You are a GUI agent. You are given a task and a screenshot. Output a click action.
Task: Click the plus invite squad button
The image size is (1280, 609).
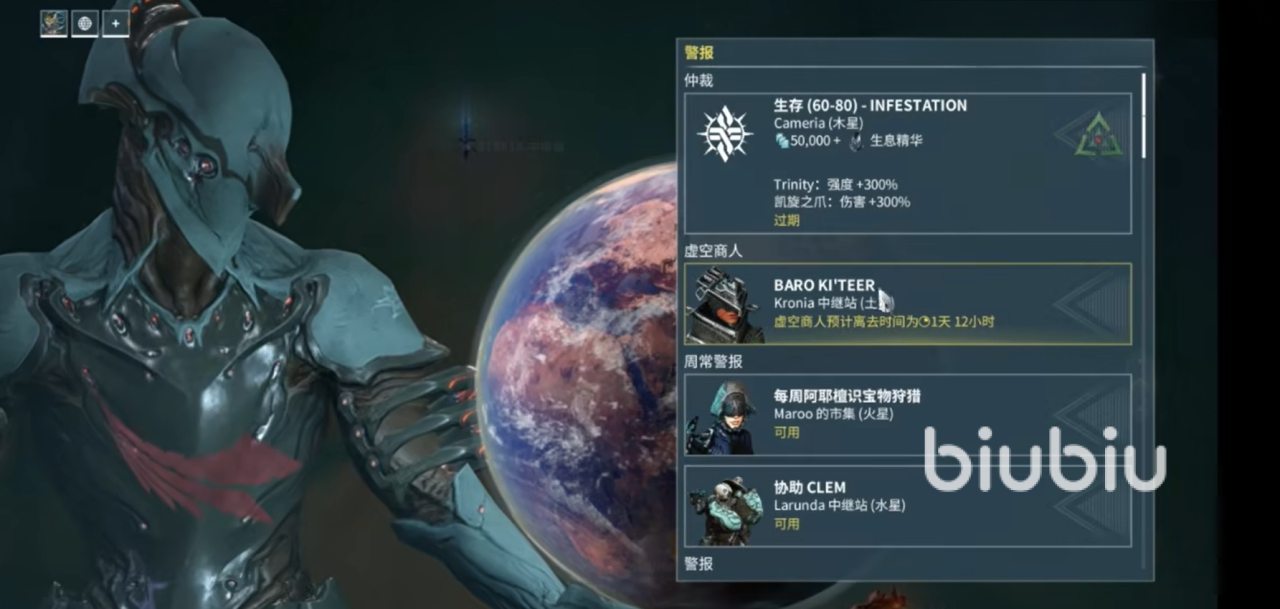pos(116,23)
